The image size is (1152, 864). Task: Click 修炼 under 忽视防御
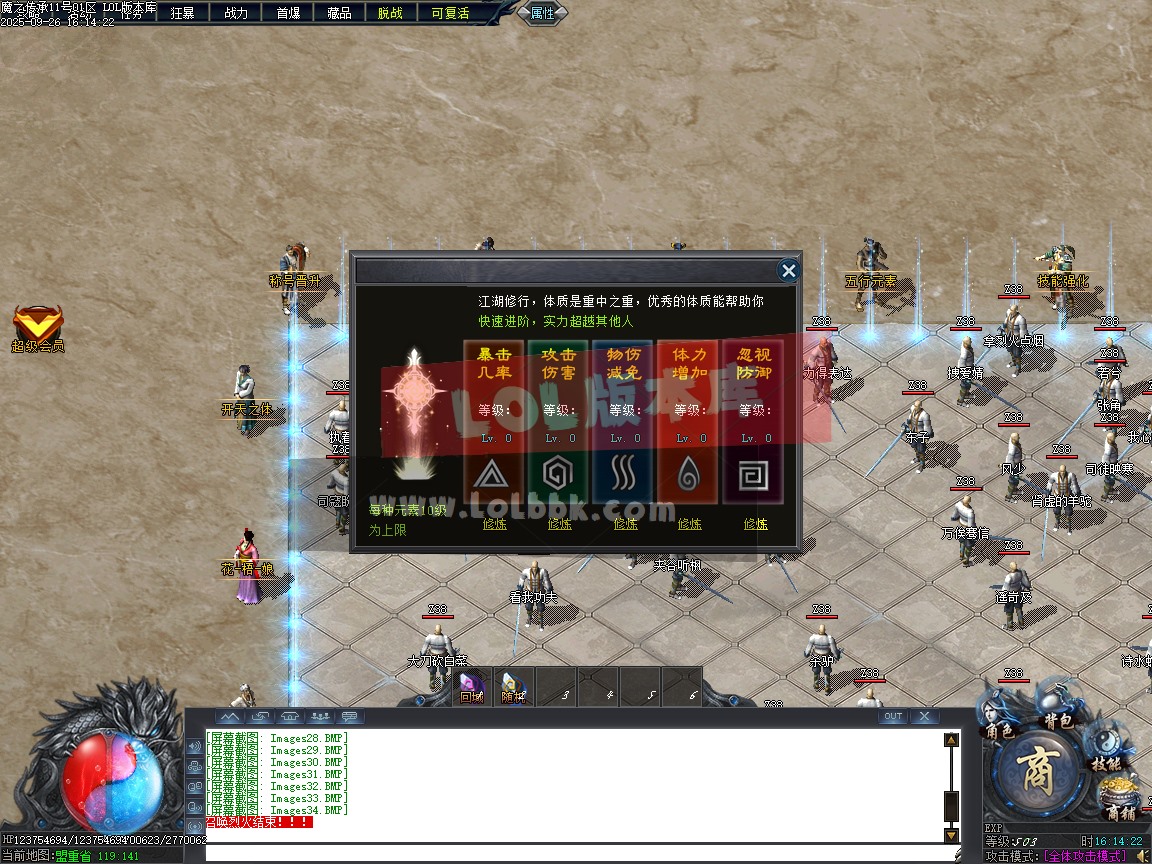pyautogui.click(x=755, y=523)
